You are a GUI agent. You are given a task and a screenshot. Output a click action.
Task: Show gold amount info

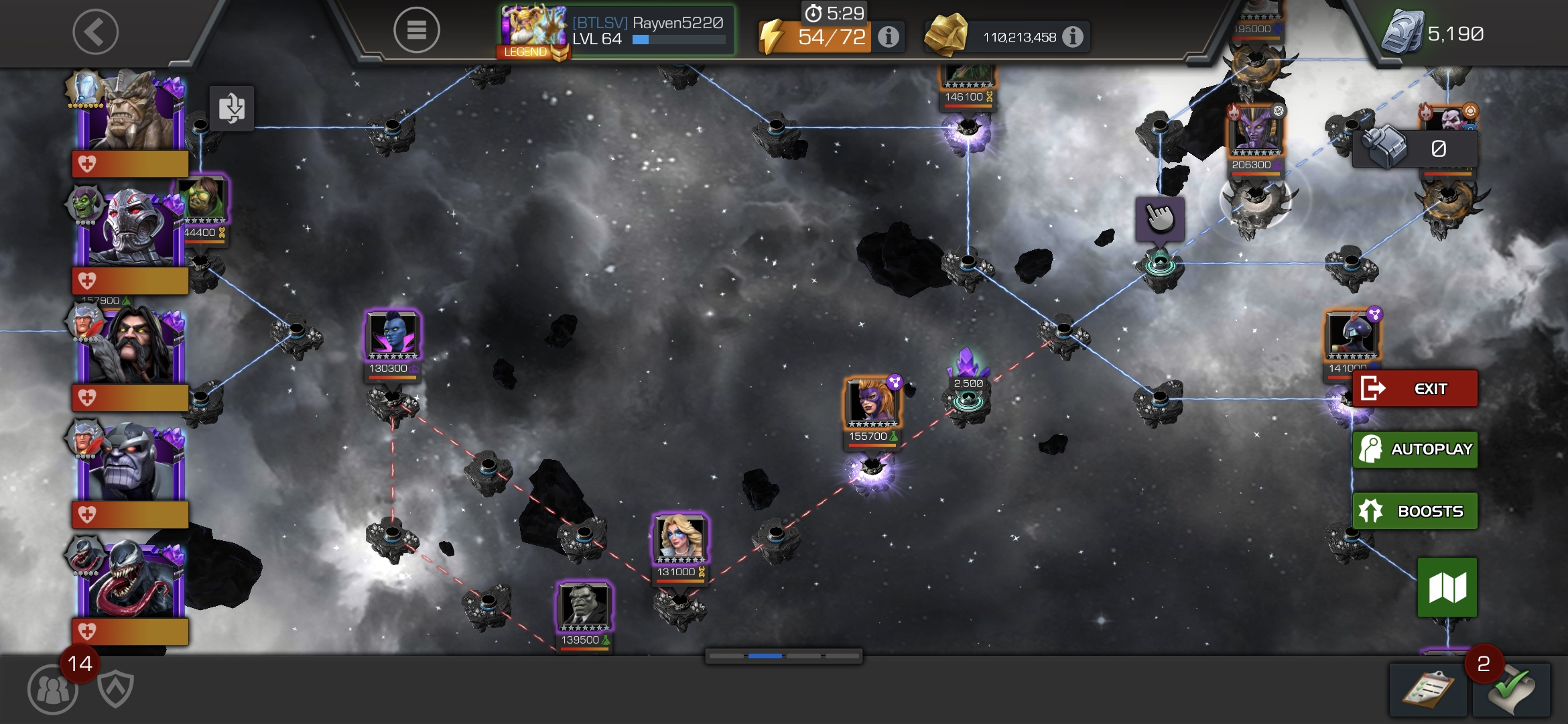(1073, 37)
